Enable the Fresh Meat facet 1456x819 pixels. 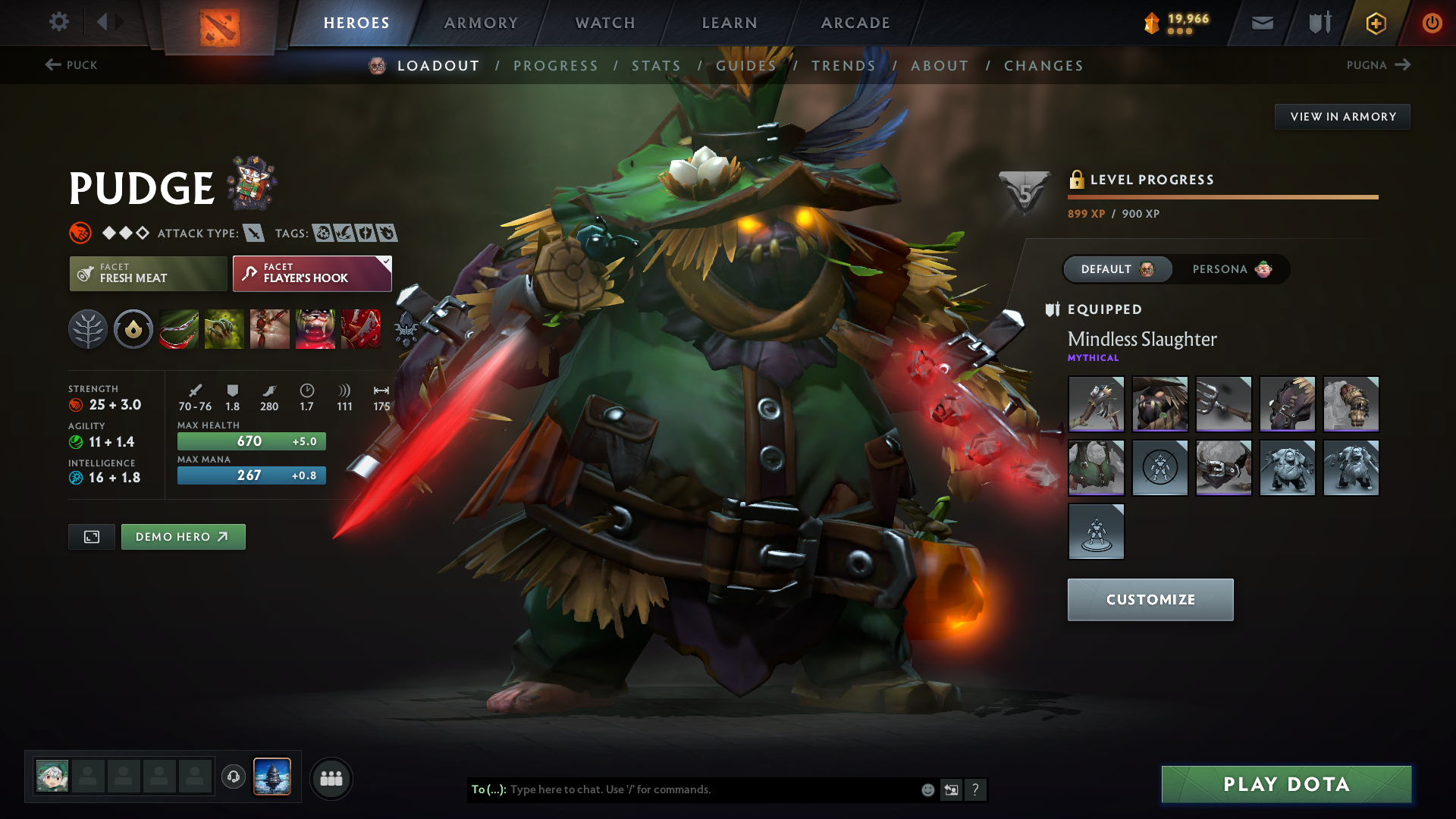pyautogui.click(x=148, y=274)
